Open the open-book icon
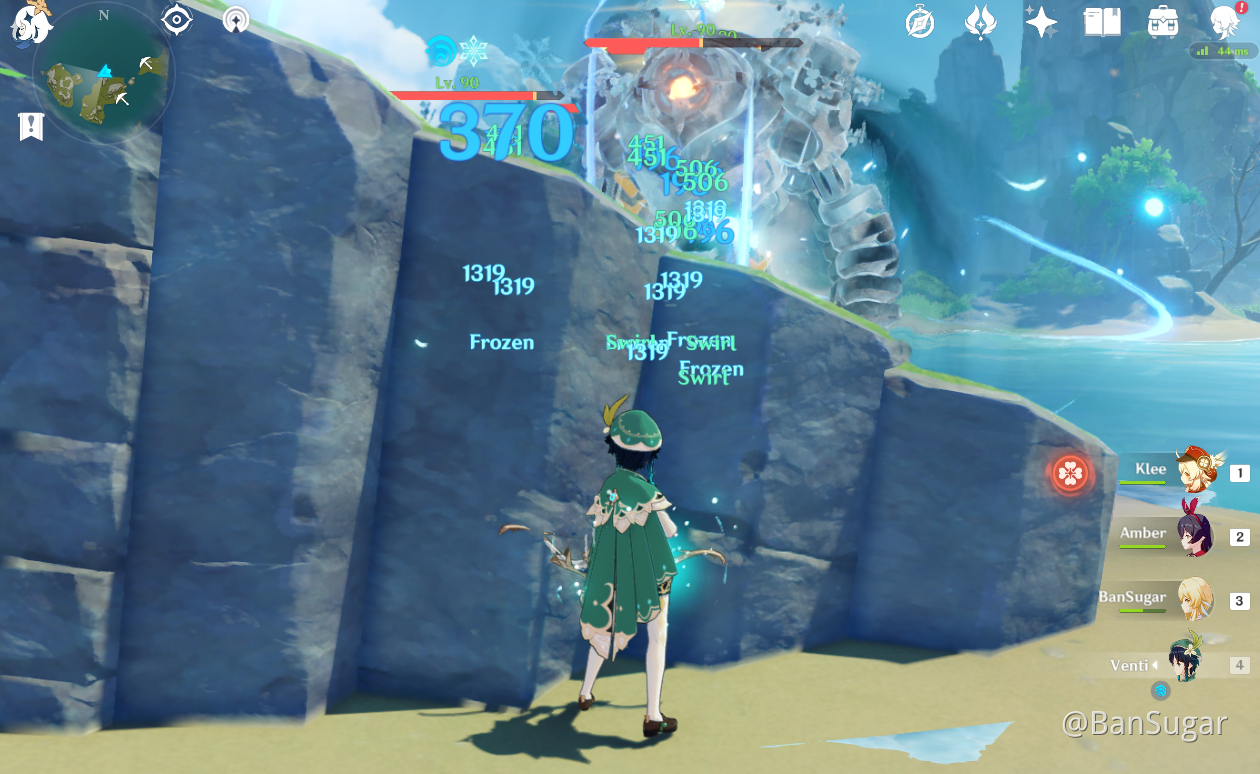Viewport: 1260px width, 774px height. click(1102, 22)
